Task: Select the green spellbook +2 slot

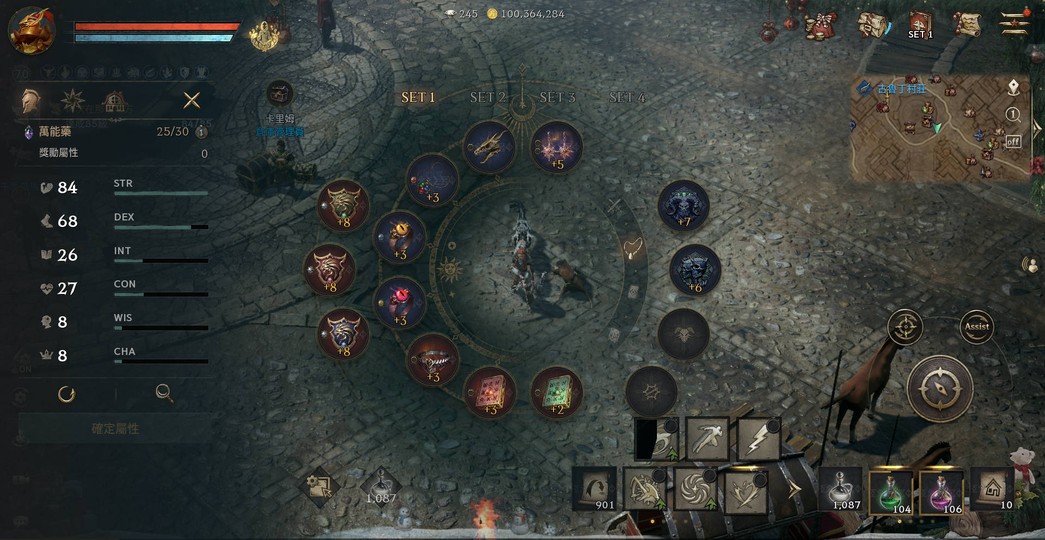Action: point(556,392)
